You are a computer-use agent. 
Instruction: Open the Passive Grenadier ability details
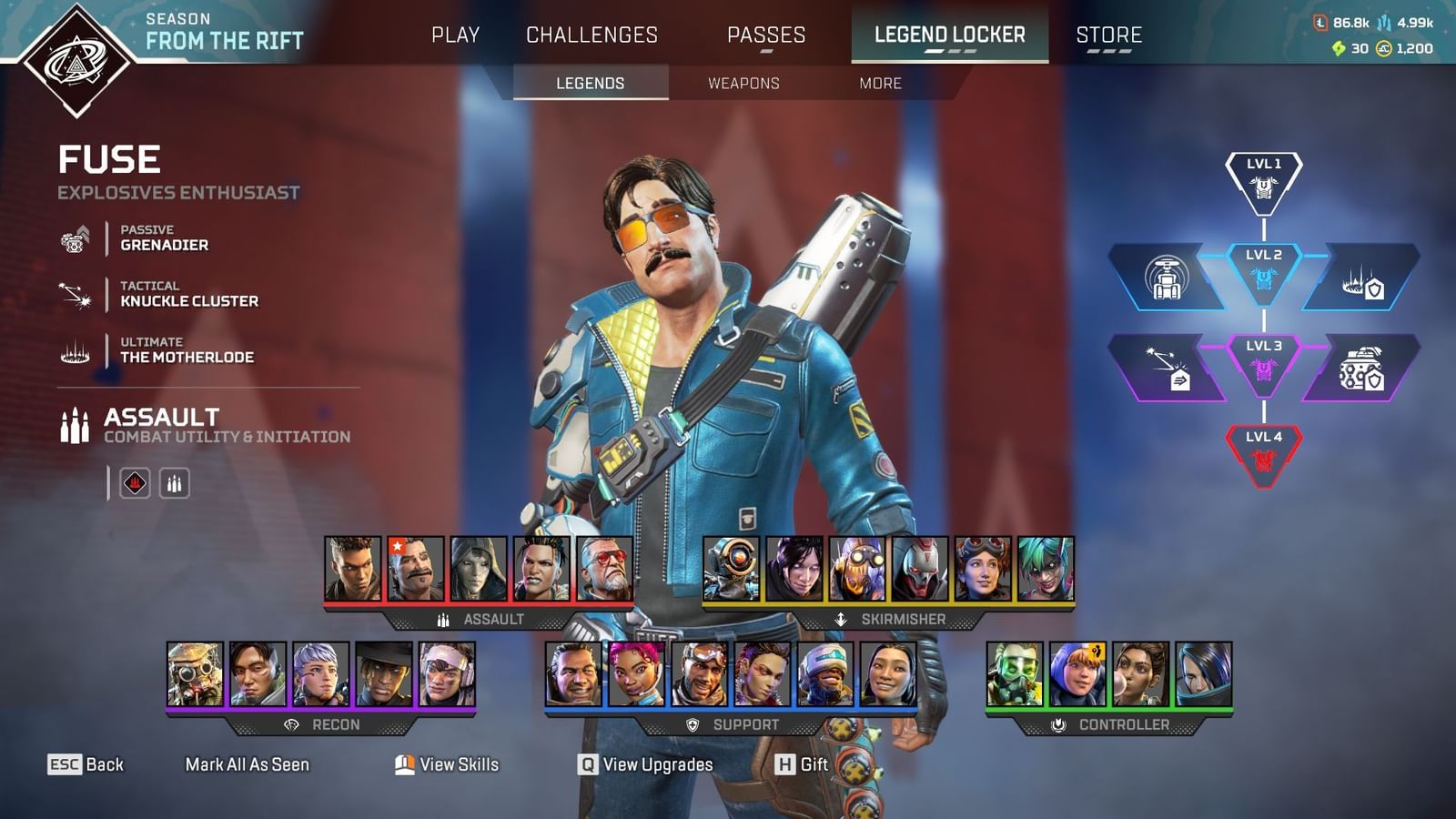tap(76, 238)
